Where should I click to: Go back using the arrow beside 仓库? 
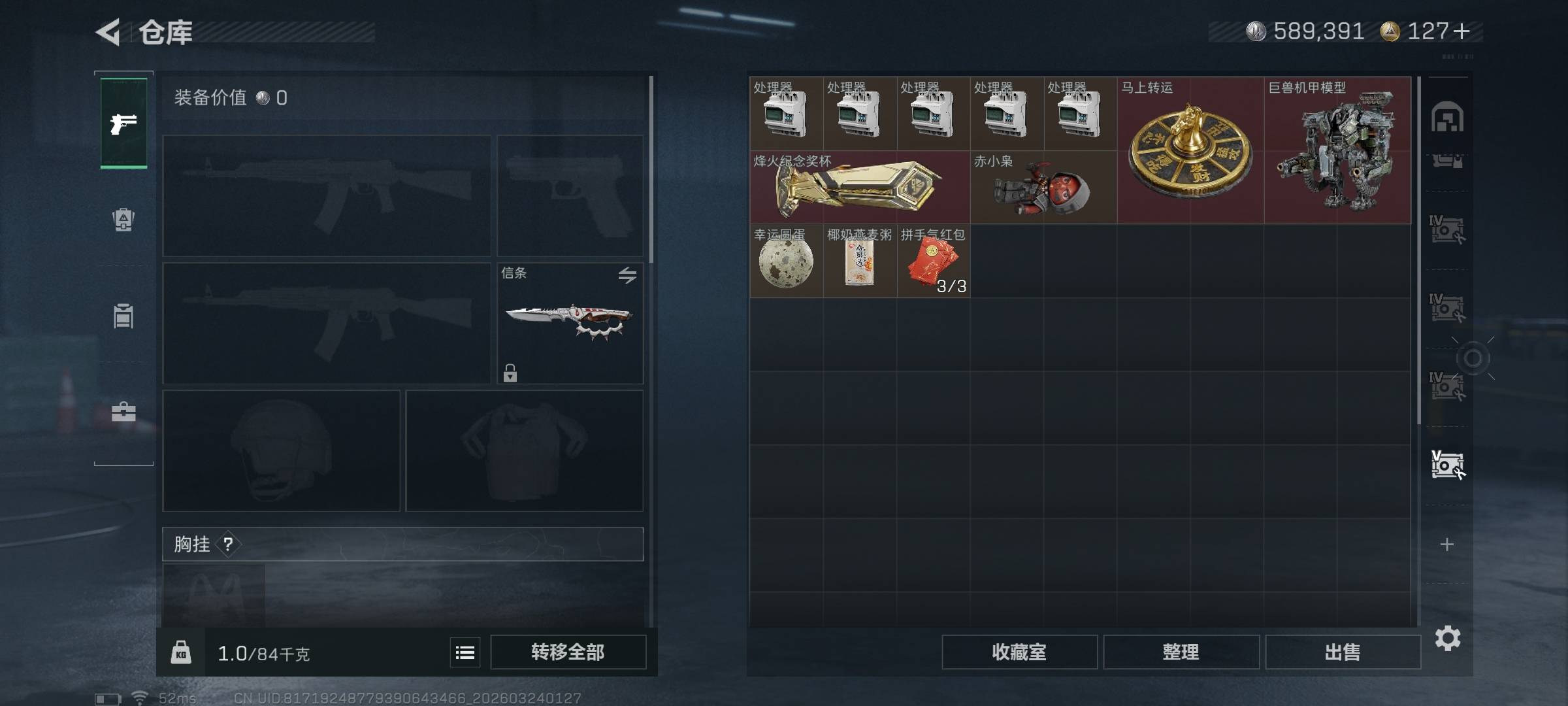pyautogui.click(x=108, y=32)
